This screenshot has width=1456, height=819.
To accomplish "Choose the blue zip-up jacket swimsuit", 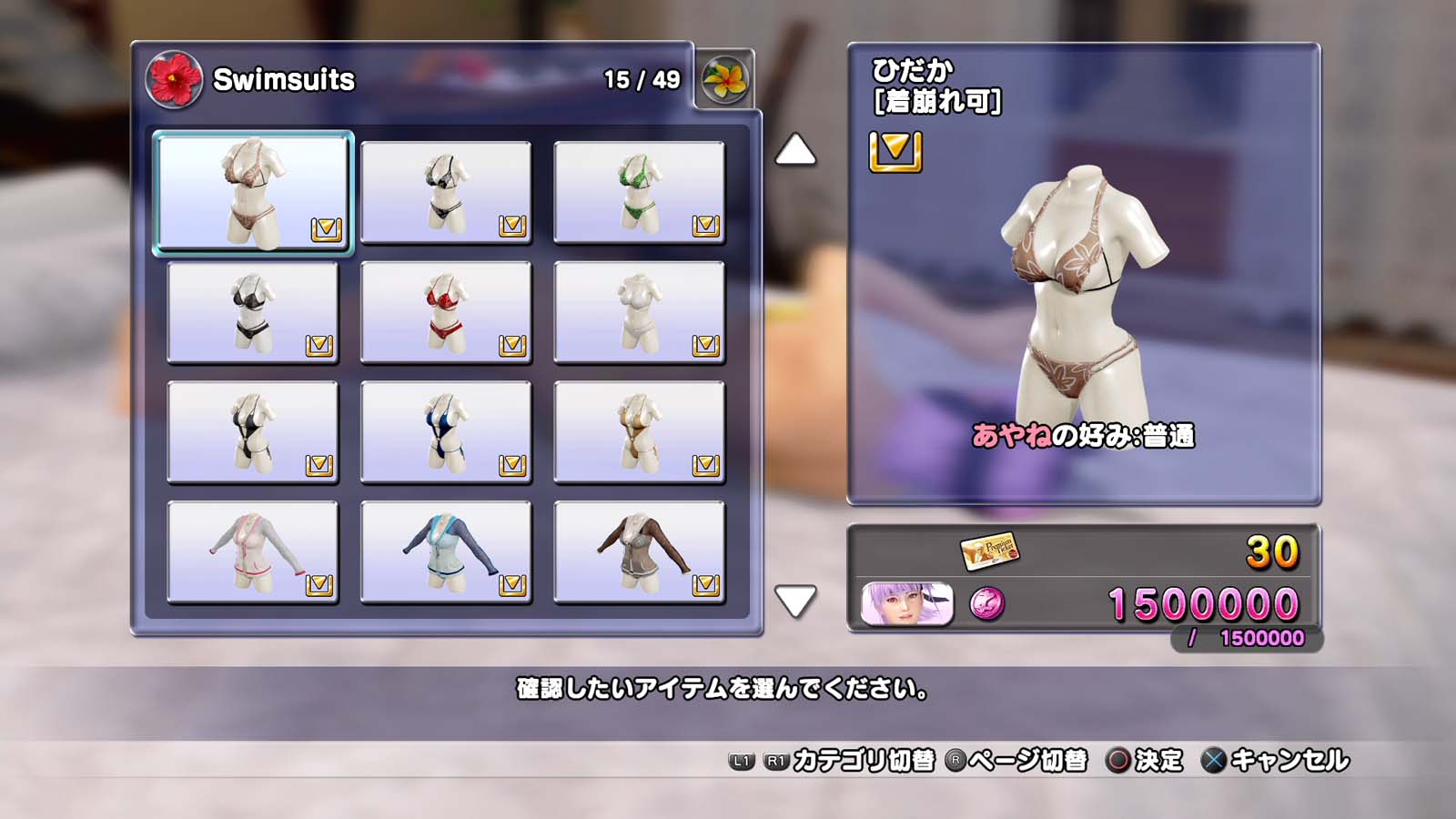I will point(446,552).
